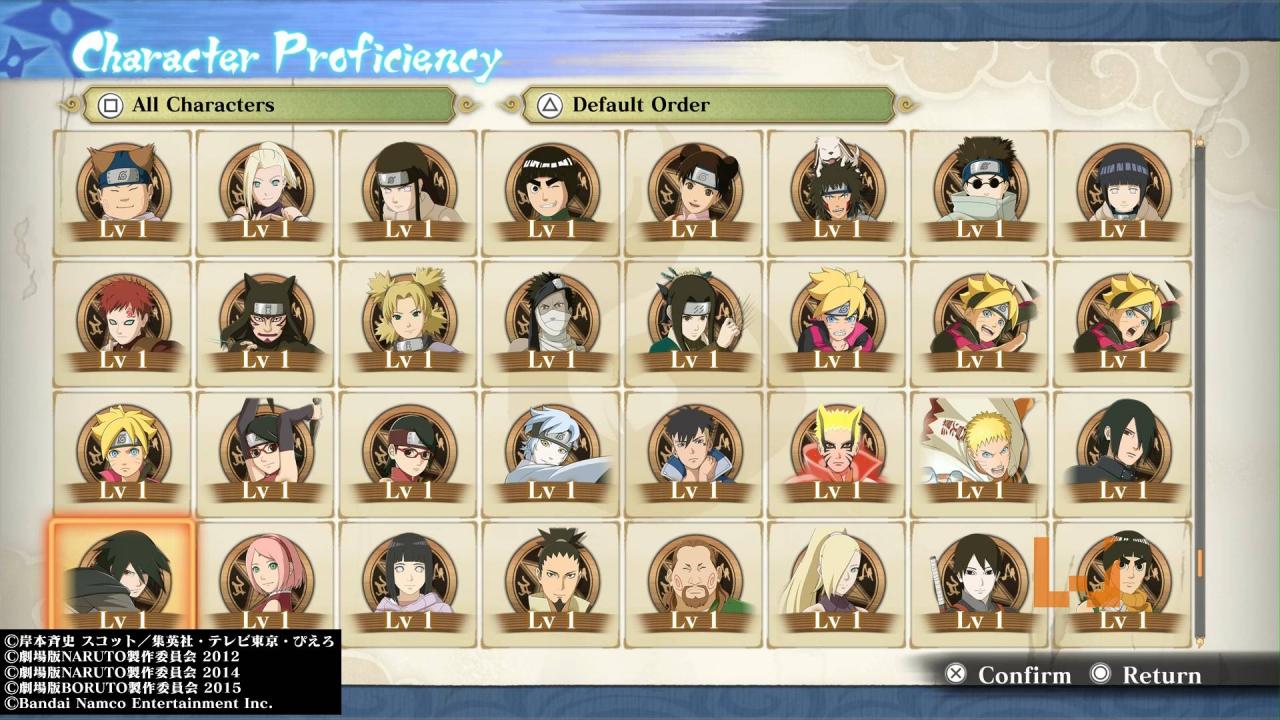The height and width of the screenshot is (720, 1280).
Task: Change the Default Order sorting
Action: point(708,105)
